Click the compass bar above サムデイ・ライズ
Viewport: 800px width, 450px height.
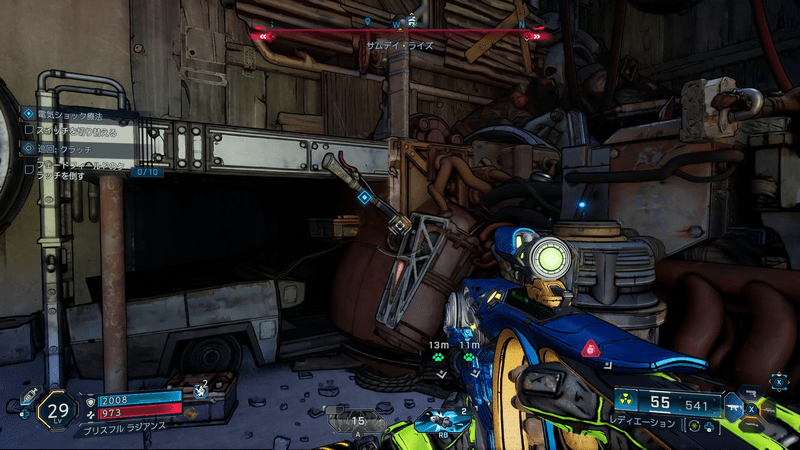pos(400,35)
